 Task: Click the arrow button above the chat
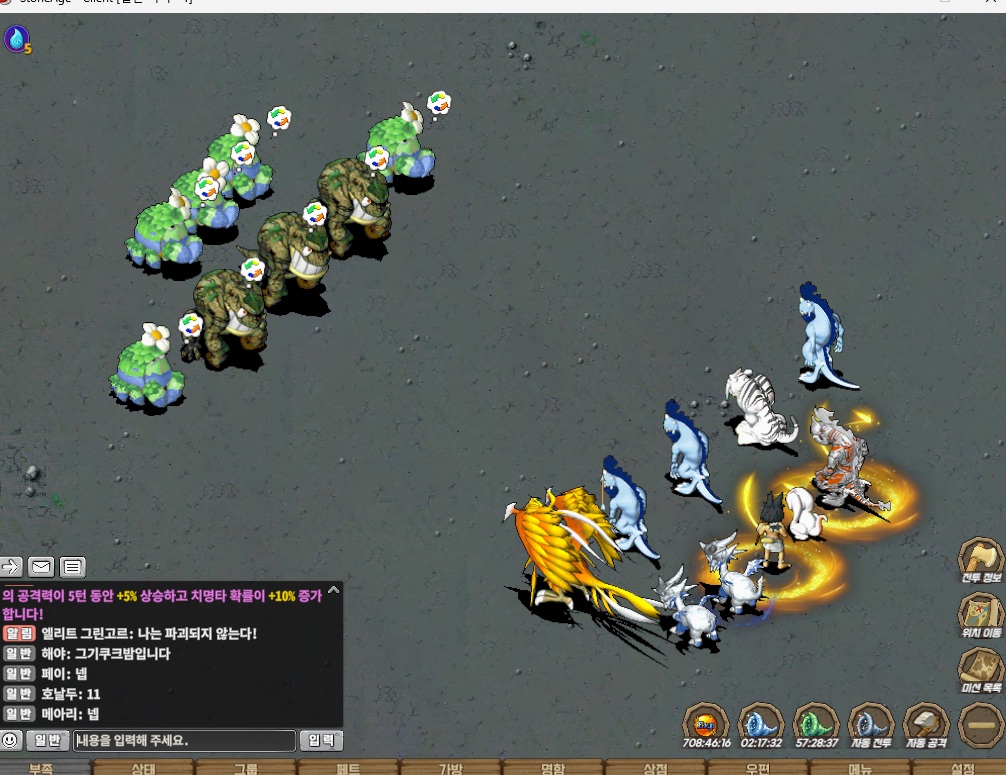click(x=11, y=568)
